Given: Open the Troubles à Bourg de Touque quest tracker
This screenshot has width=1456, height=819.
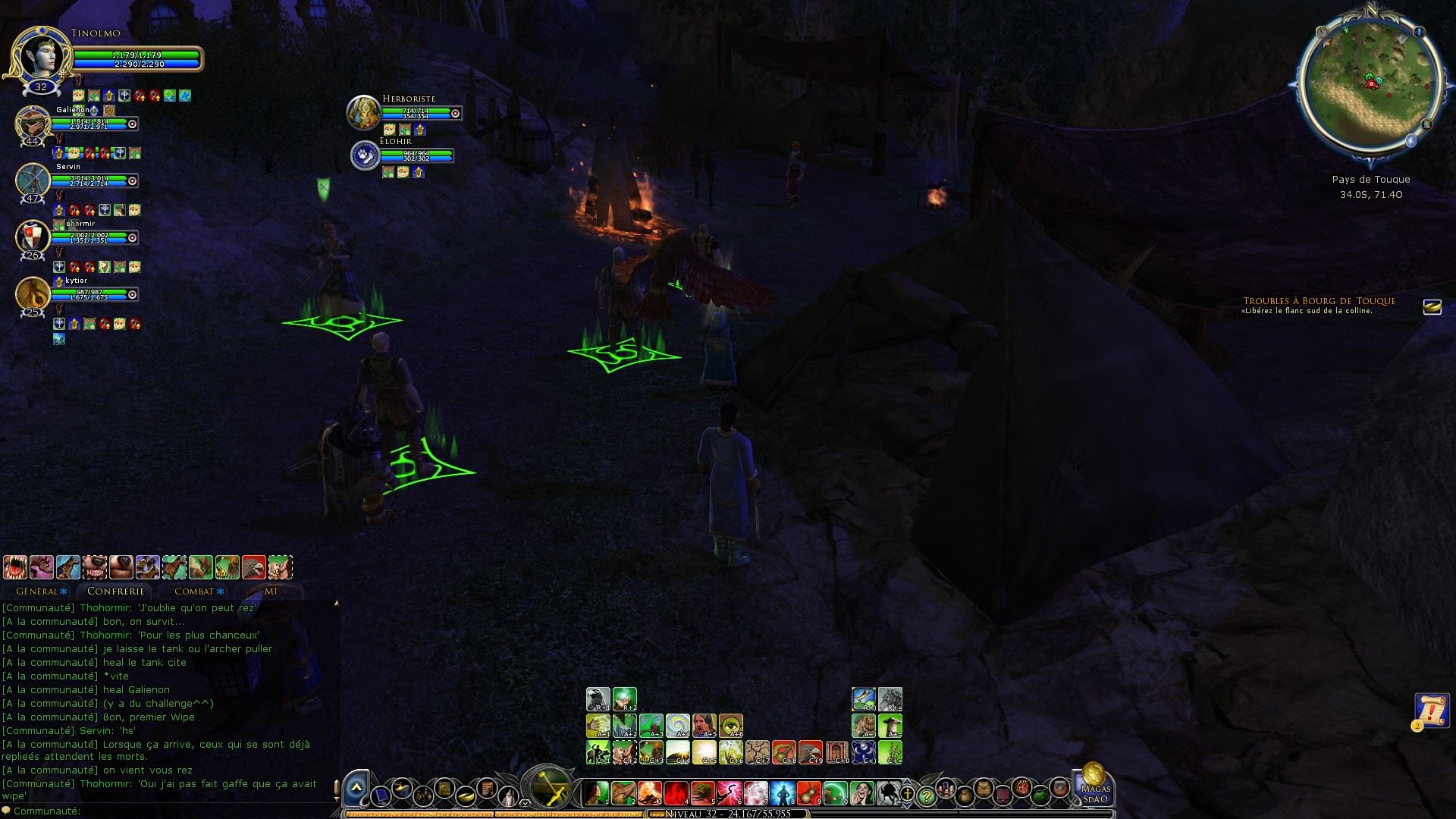Looking at the screenshot, I should click(x=1319, y=301).
